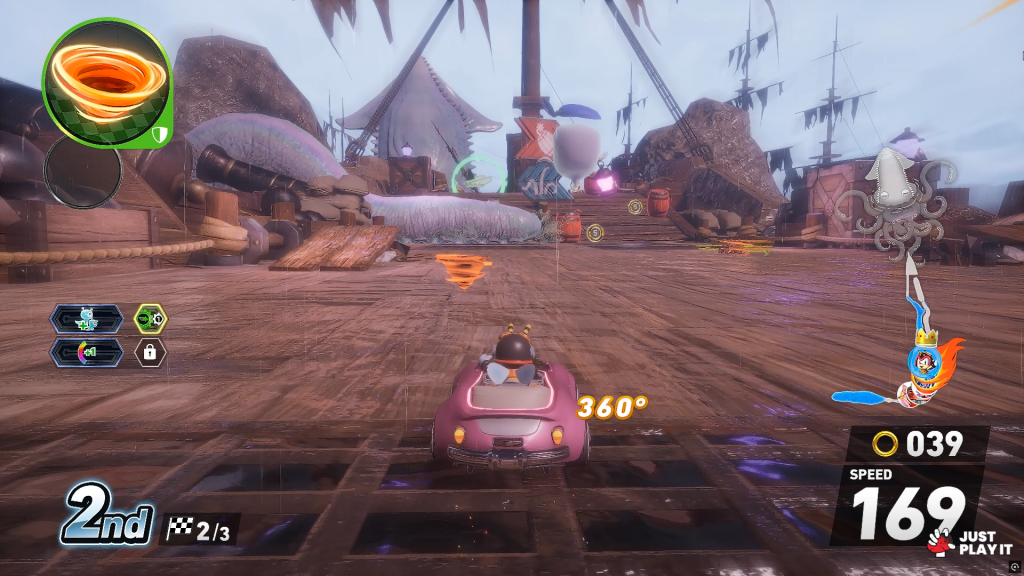Select the empty secondary item slot

point(83,172)
